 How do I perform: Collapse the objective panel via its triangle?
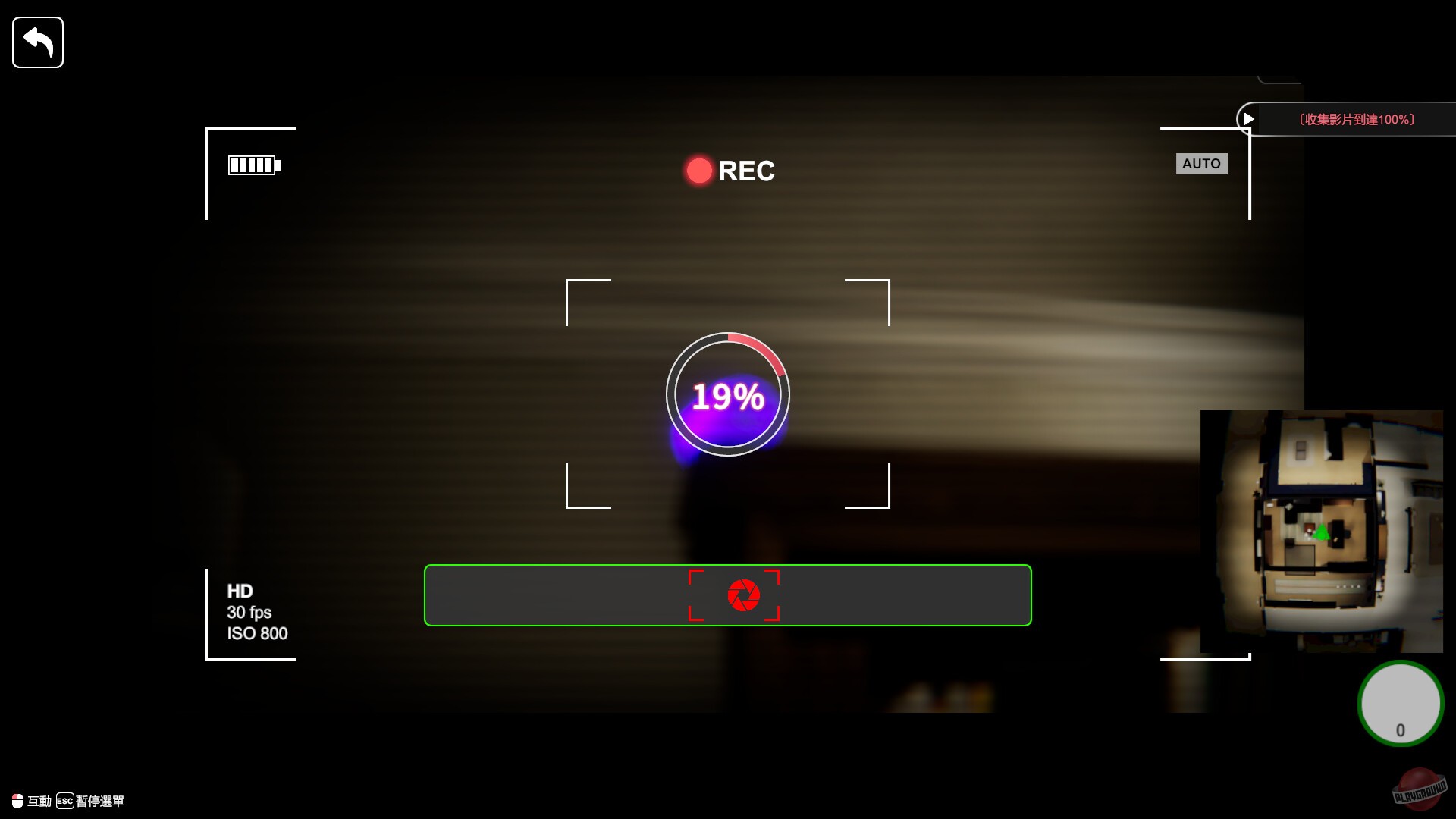pyautogui.click(x=1249, y=118)
